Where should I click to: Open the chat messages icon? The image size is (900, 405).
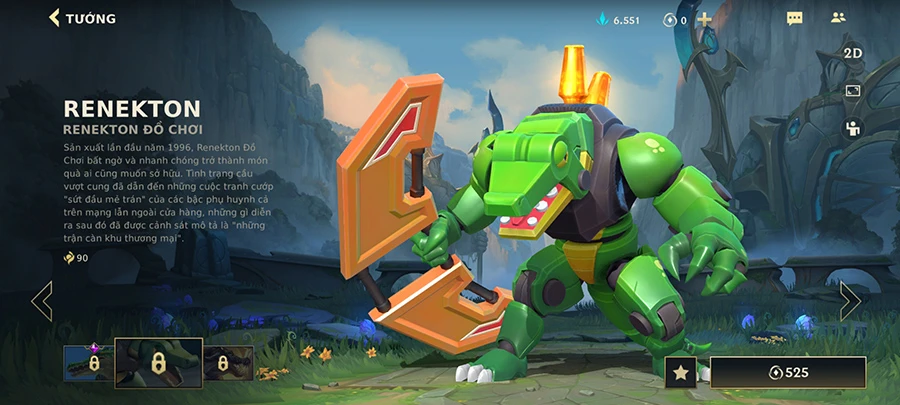tap(795, 19)
